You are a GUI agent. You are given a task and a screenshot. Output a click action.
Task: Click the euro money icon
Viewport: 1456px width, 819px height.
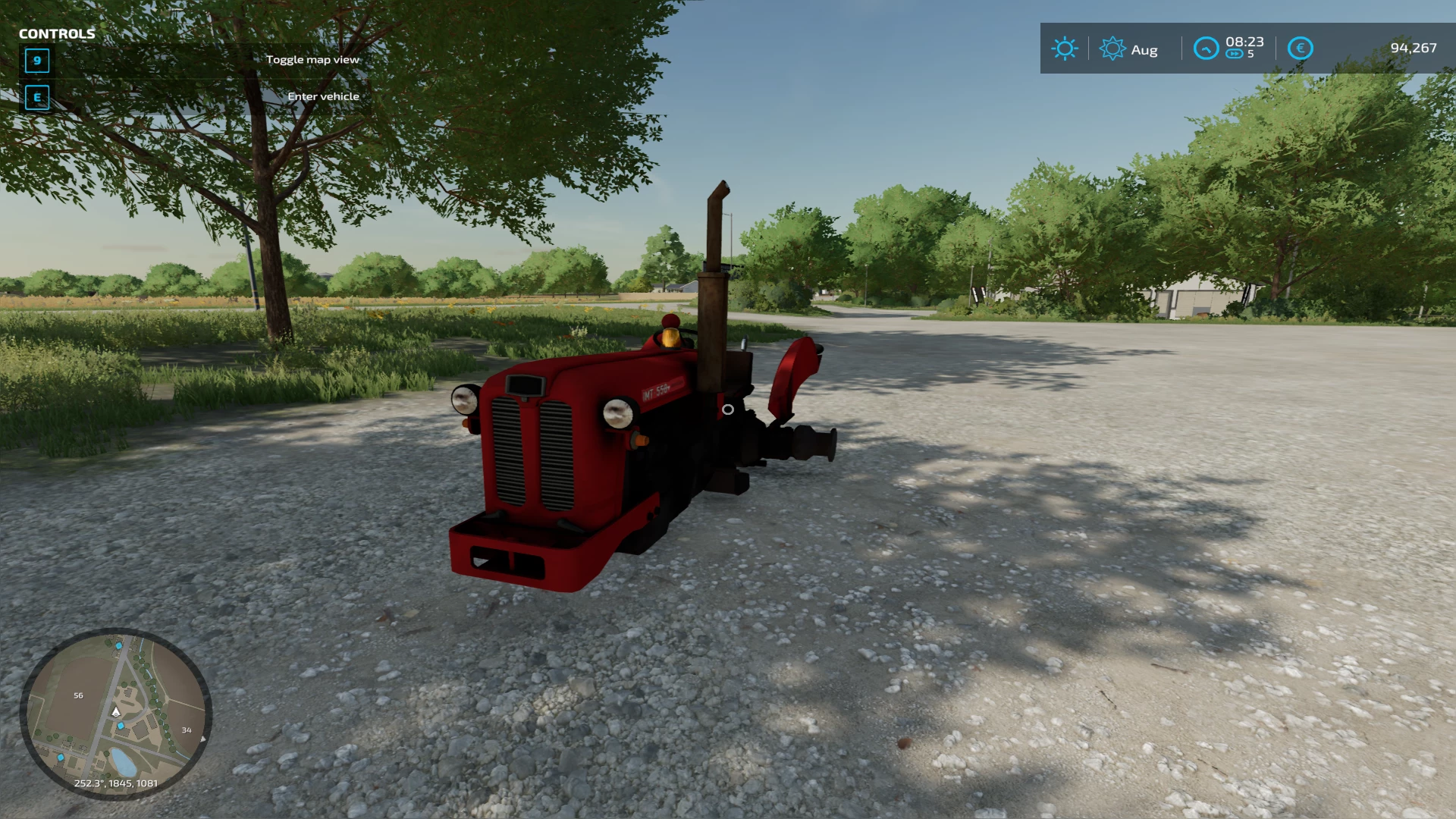coord(1300,49)
